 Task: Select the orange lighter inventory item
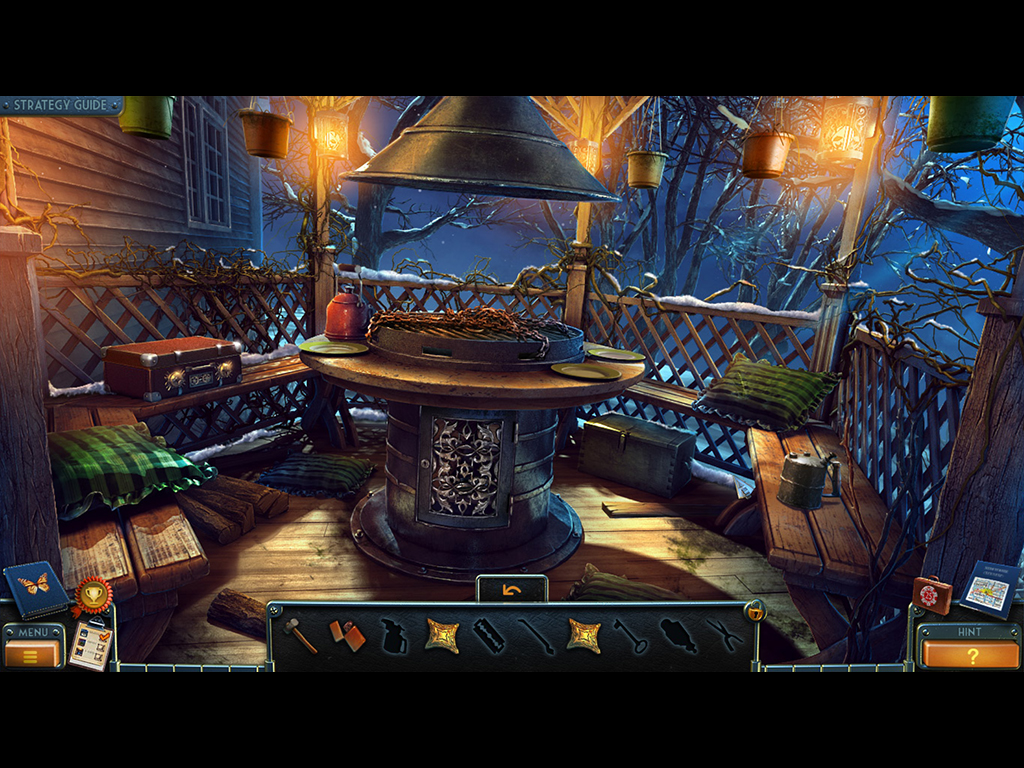click(347, 636)
